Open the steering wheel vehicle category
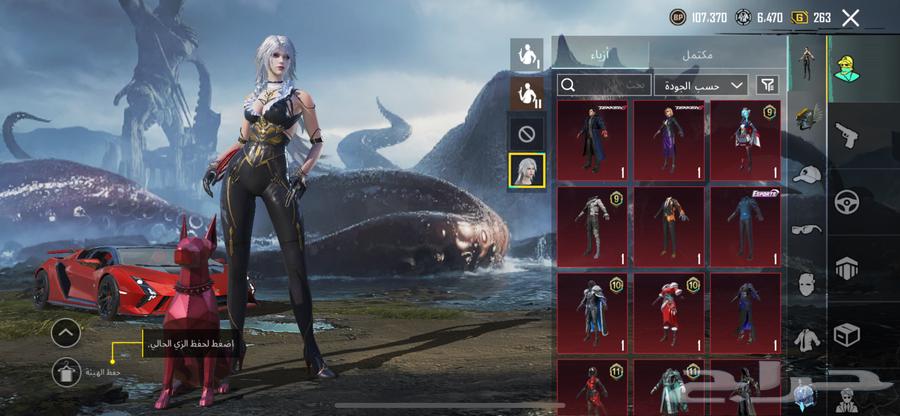Image resolution: width=900 pixels, height=416 pixels. (847, 200)
